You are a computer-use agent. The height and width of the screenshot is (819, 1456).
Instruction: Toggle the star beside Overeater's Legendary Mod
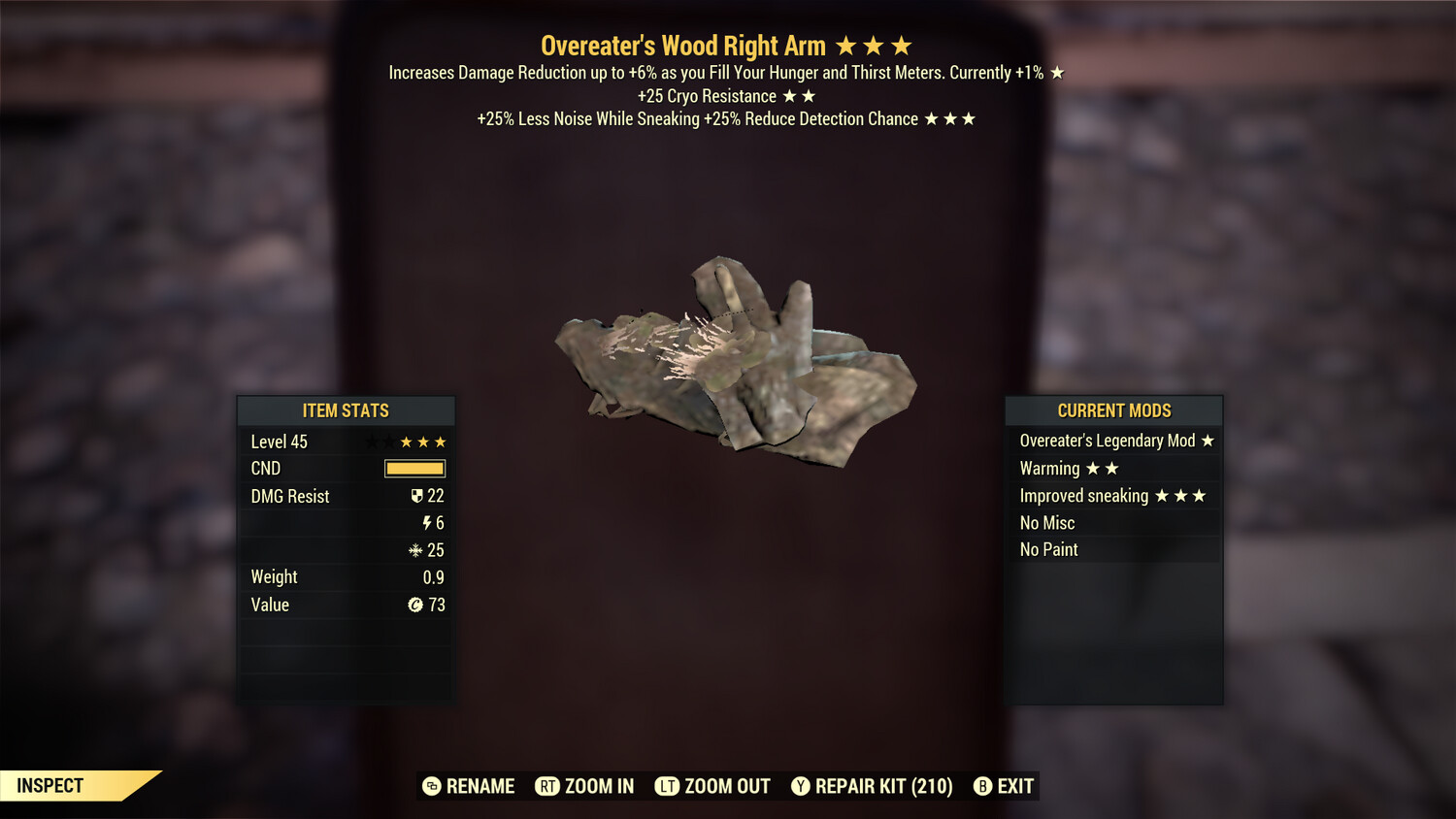(x=1207, y=440)
